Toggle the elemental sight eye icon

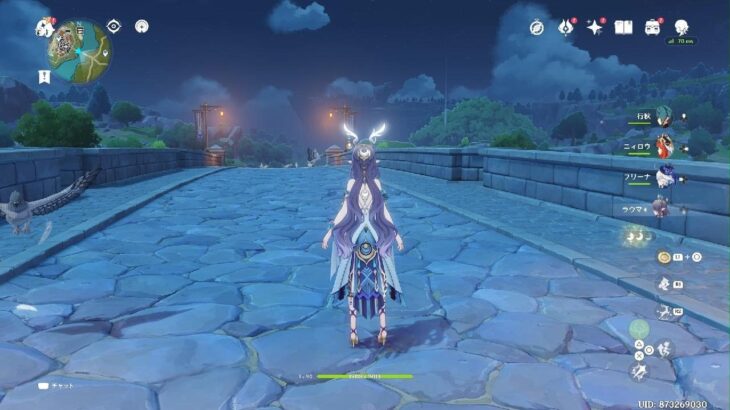(x=113, y=26)
